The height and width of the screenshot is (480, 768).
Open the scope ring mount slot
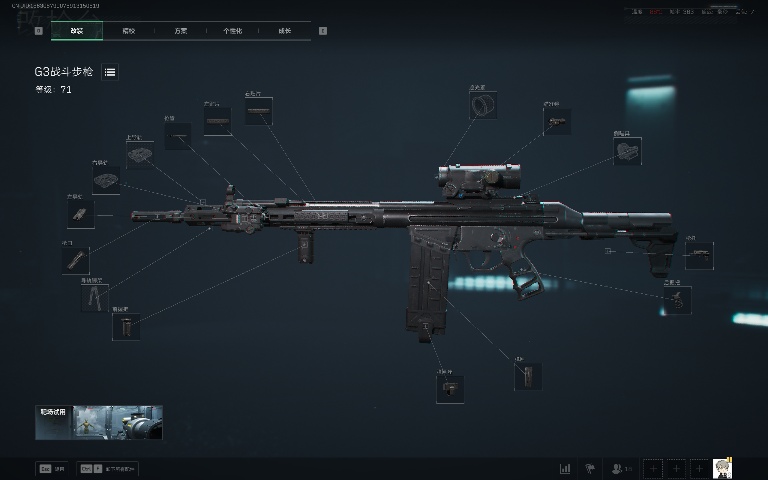(x=483, y=105)
